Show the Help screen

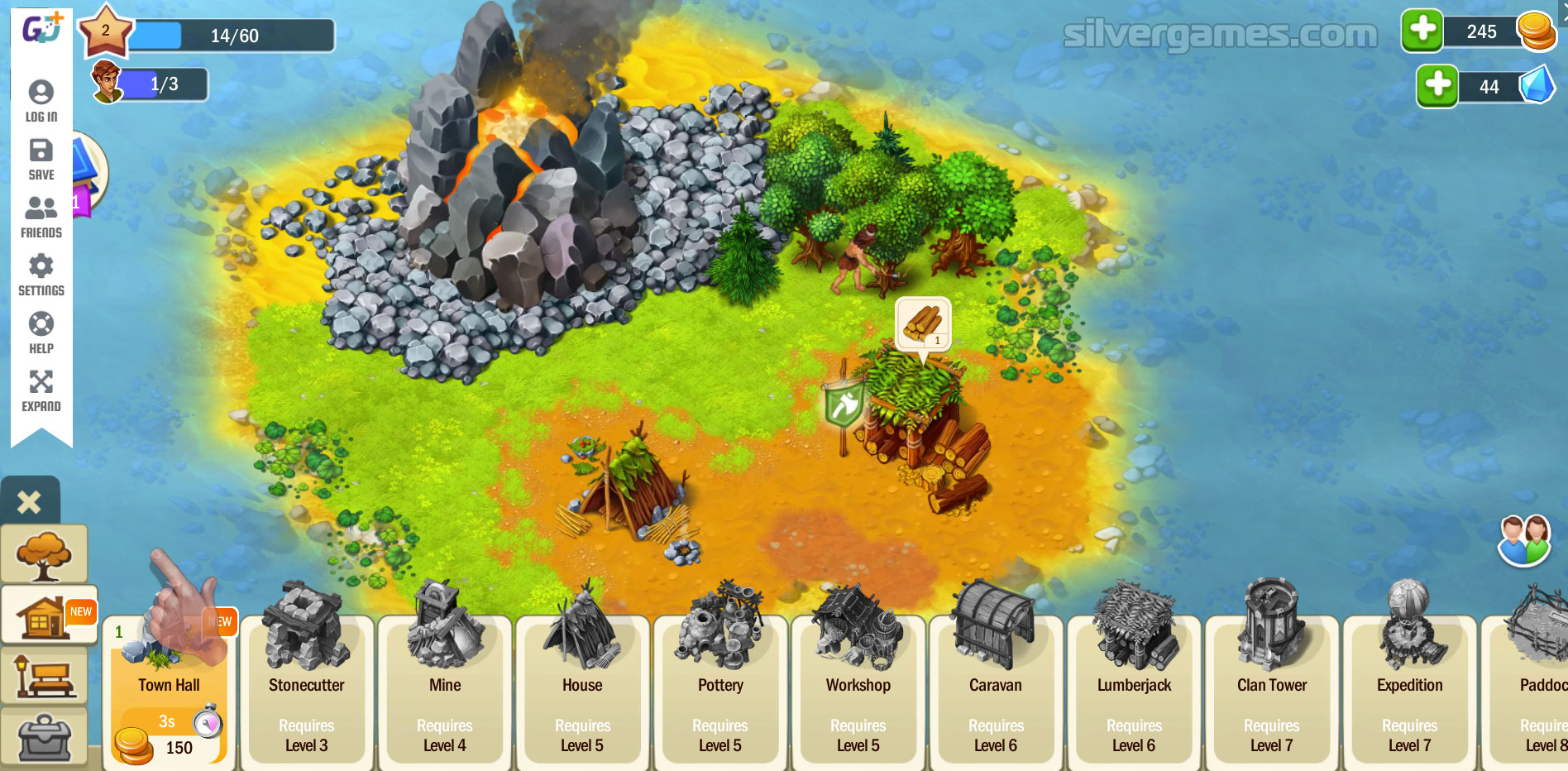(41, 333)
